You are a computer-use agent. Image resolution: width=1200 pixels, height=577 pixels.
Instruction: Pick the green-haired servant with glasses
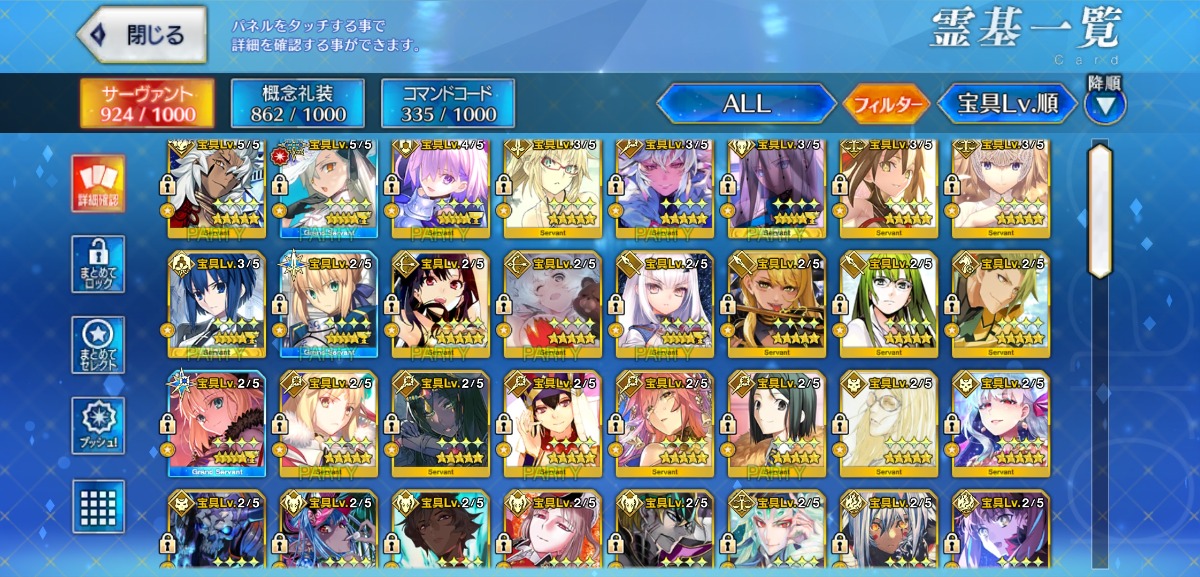[888, 300]
